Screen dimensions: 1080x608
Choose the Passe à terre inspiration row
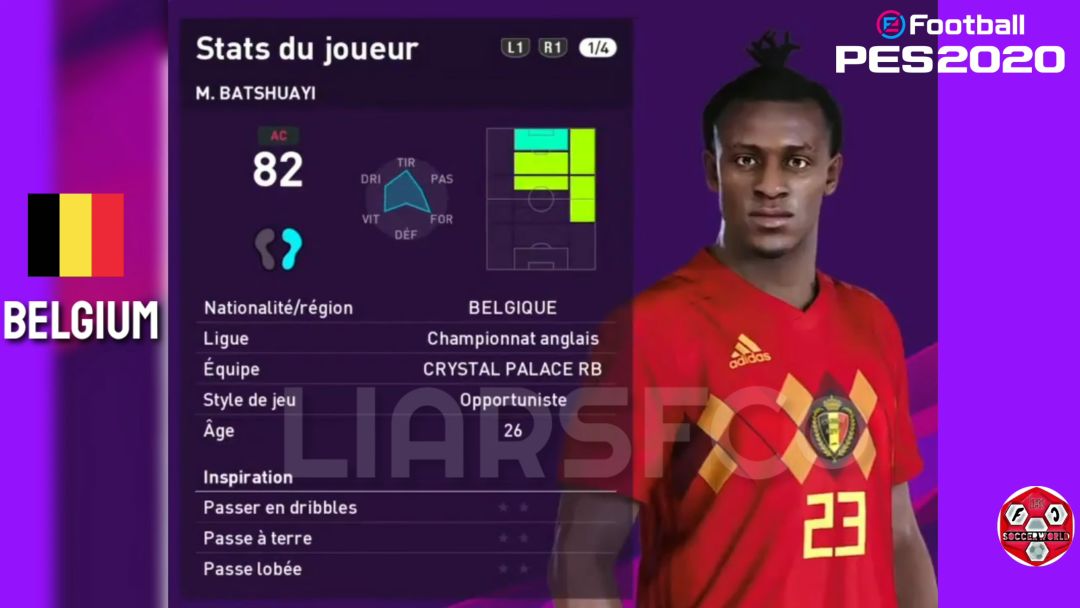403,538
